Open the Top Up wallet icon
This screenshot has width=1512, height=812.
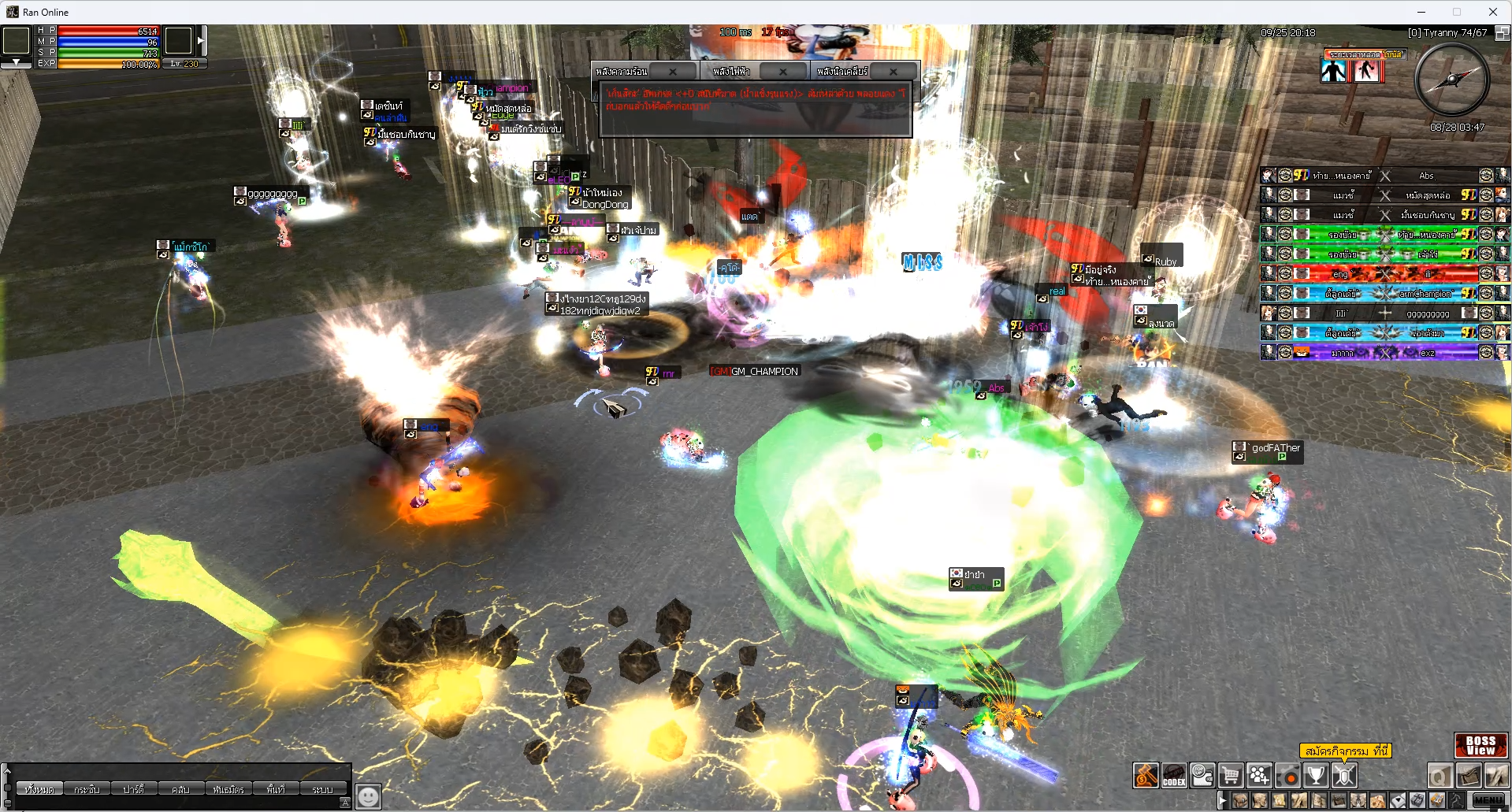[1202, 776]
